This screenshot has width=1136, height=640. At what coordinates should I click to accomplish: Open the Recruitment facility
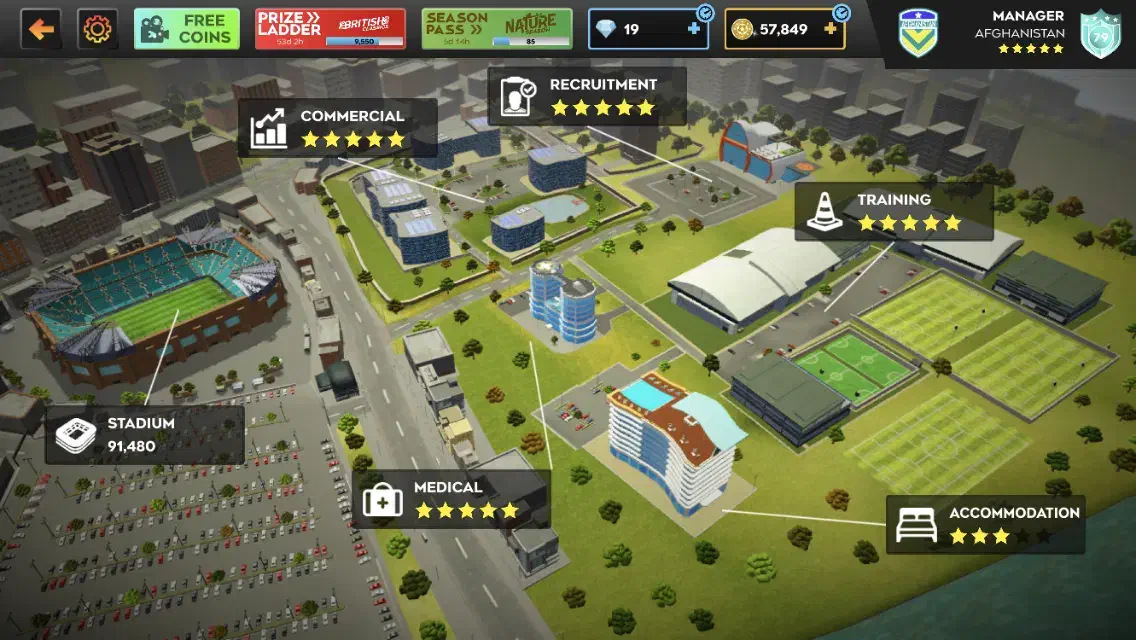click(x=587, y=96)
